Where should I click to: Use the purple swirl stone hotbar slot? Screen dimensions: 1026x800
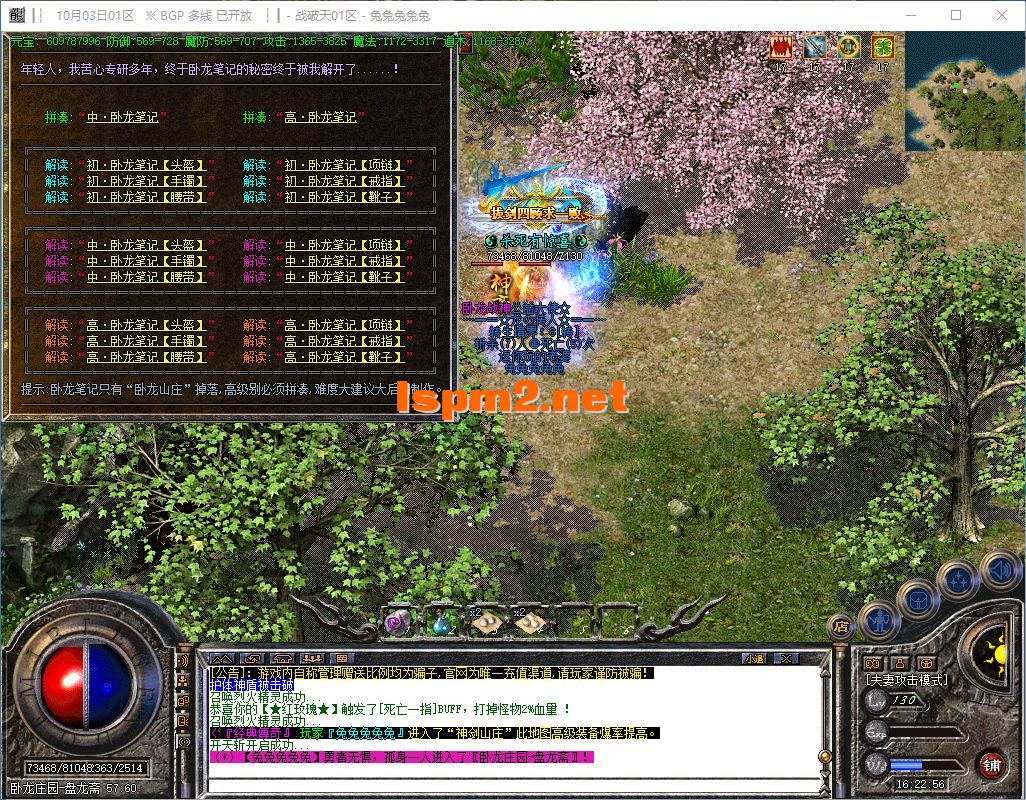pyautogui.click(x=396, y=623)
